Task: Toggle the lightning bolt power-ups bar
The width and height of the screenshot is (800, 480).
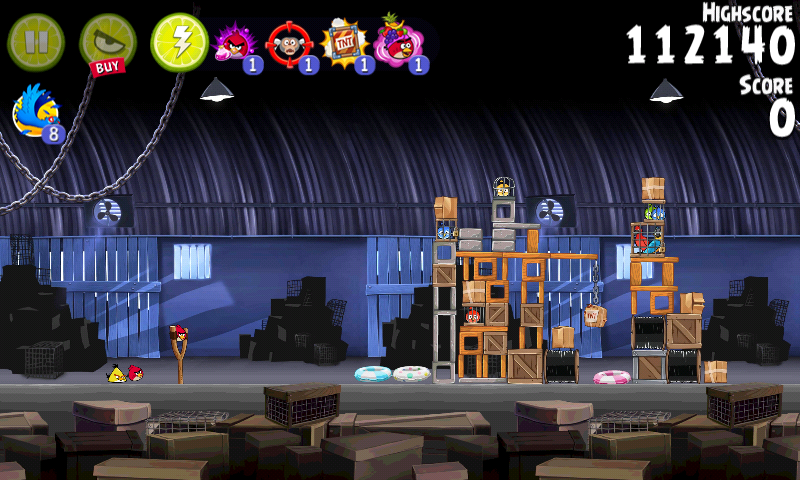Action: click(x=179, y=42)
